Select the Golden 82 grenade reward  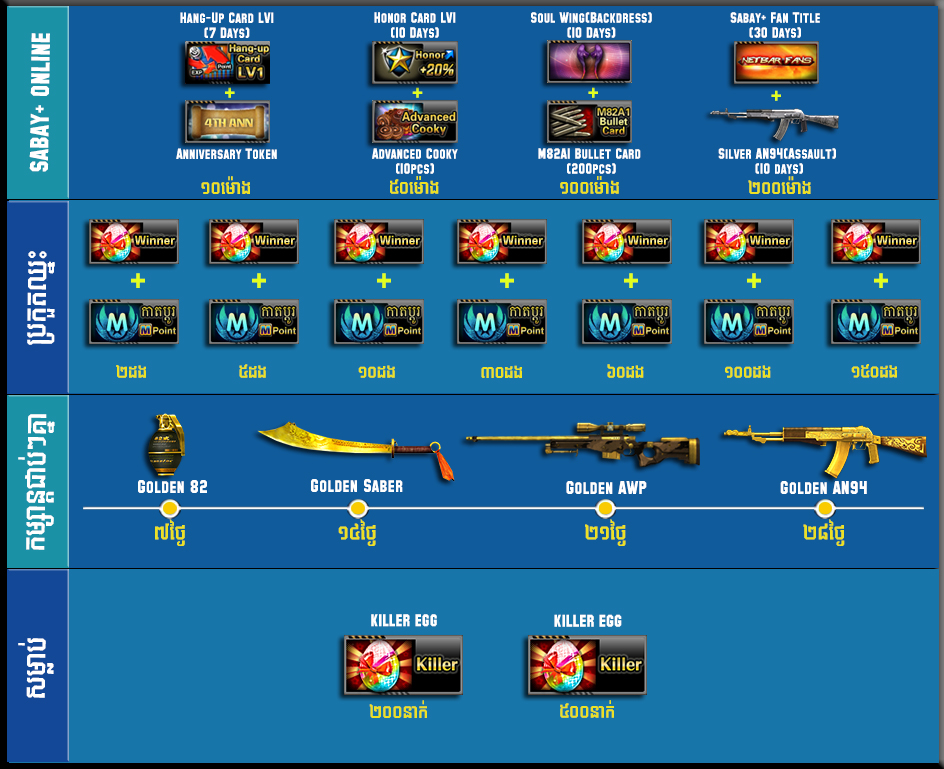click(171, 444)
